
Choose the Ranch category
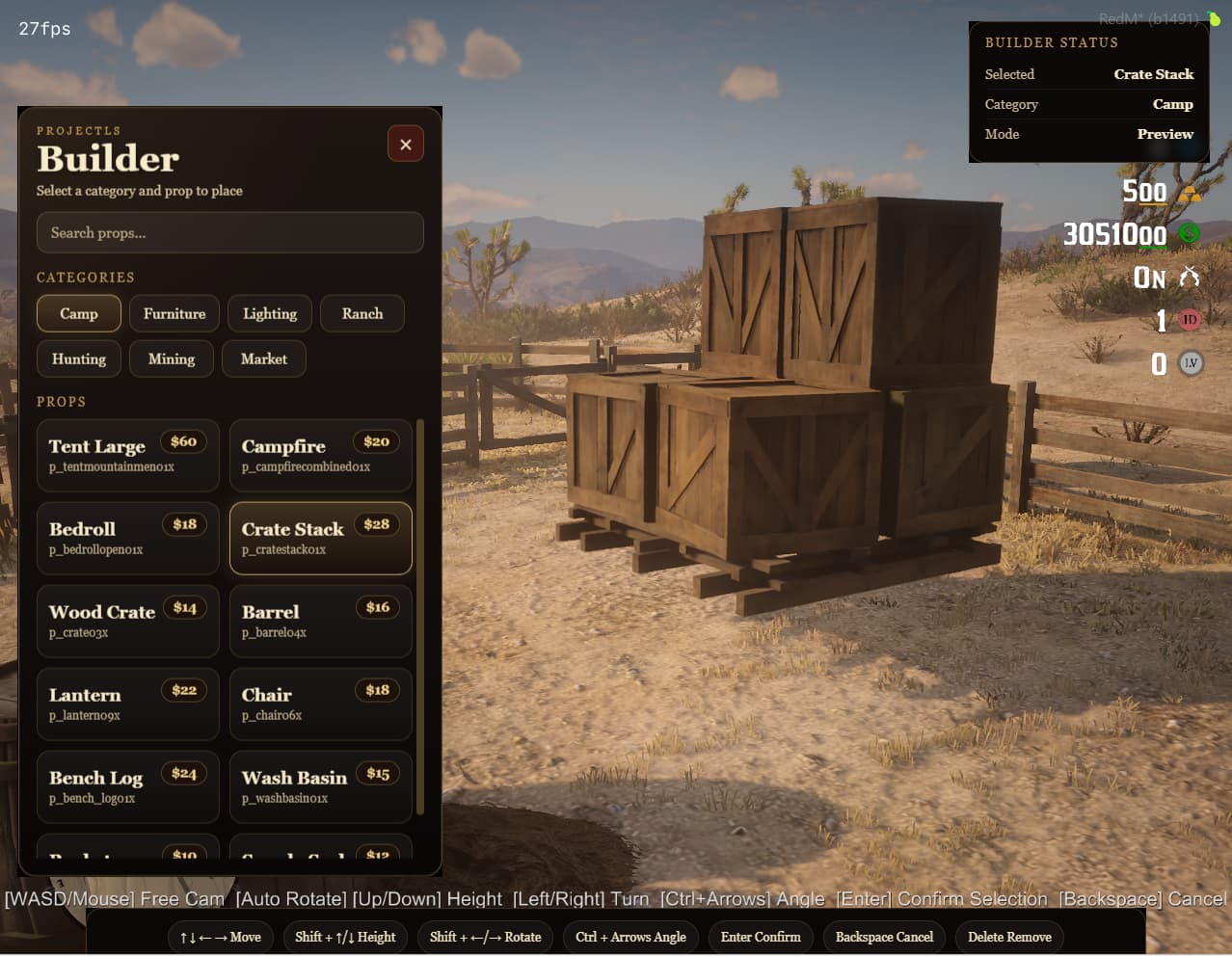click(362, 314)
